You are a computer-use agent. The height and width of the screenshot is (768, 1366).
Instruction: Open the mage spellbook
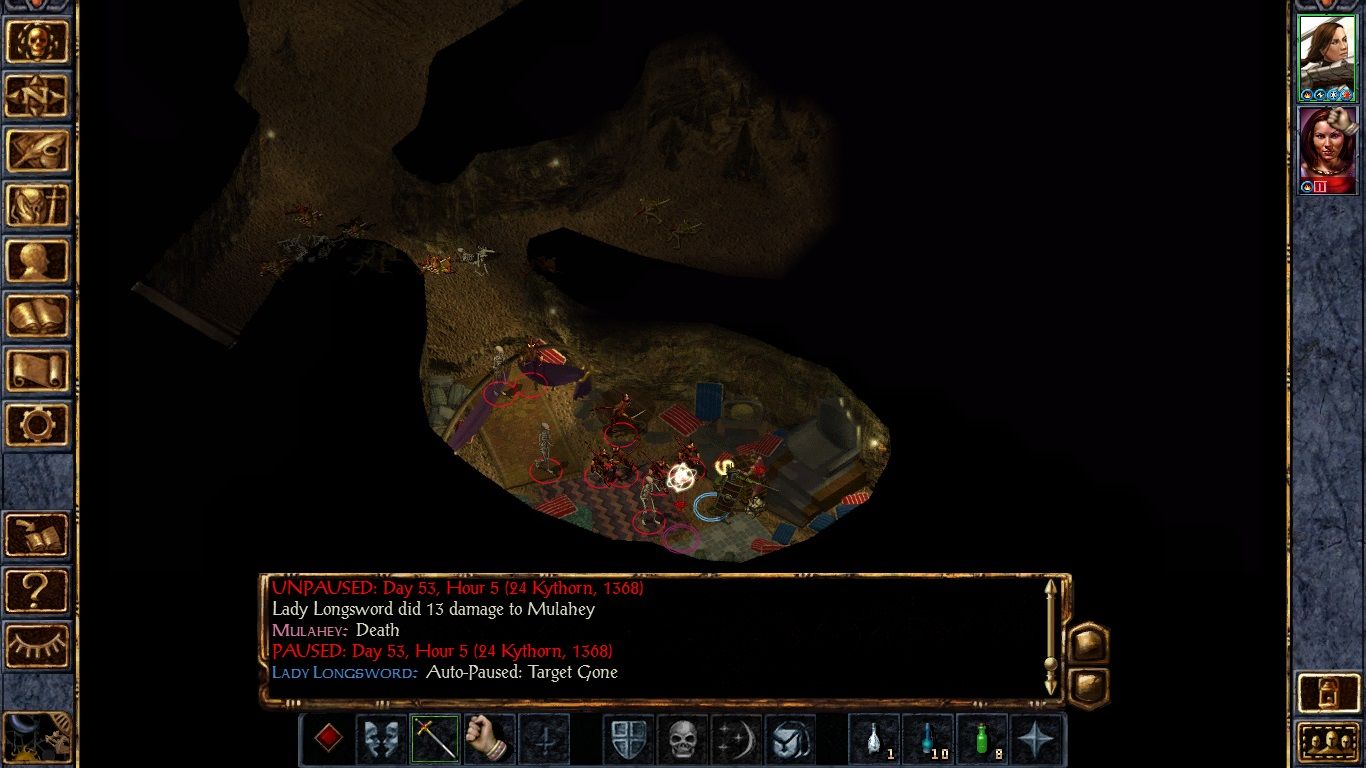(38, 316)
